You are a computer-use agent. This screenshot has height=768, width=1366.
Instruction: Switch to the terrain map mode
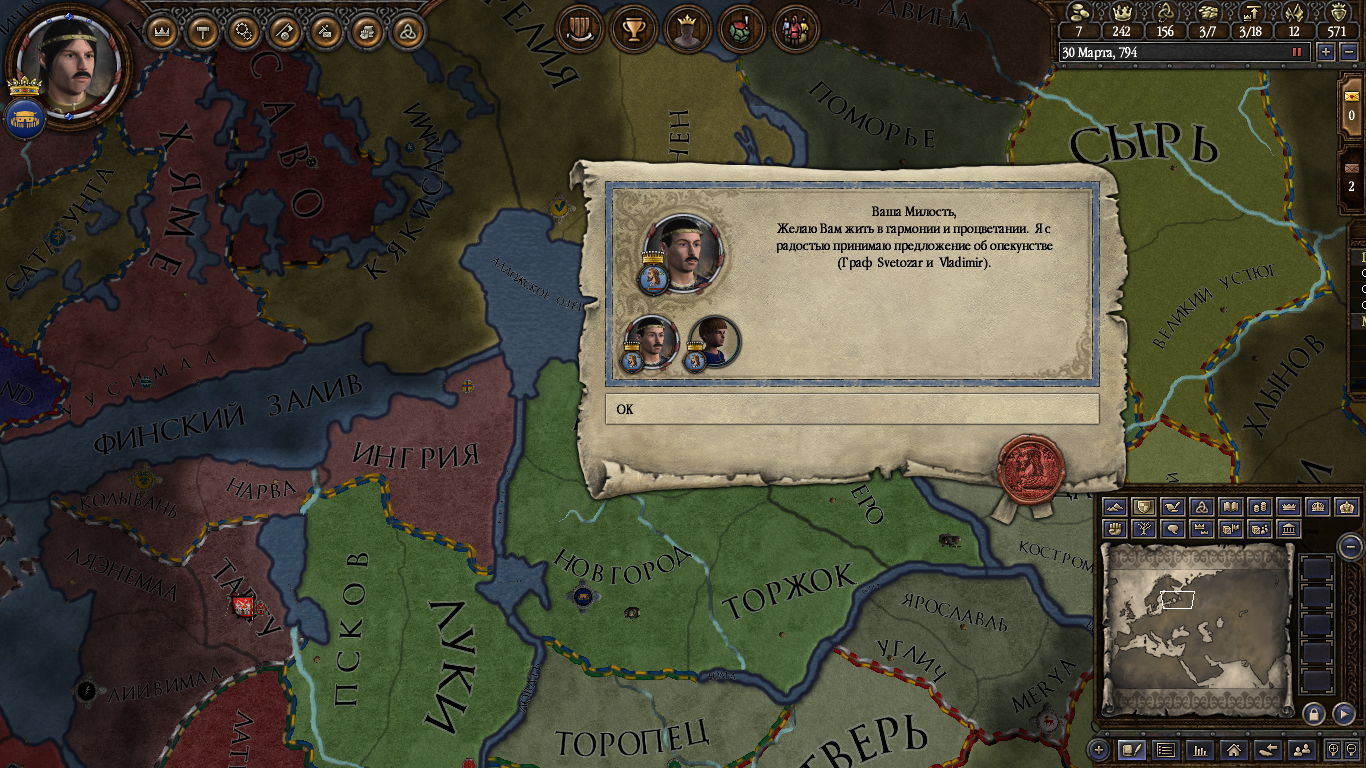click(1115, 508)
